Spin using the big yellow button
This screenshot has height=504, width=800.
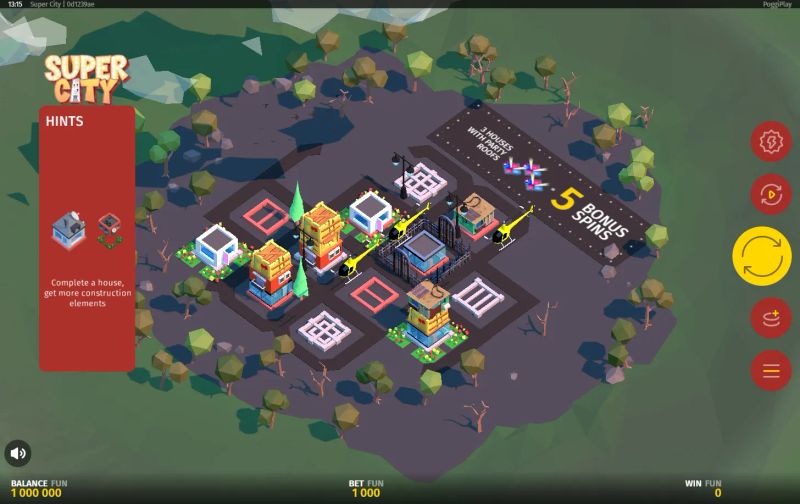762,256
